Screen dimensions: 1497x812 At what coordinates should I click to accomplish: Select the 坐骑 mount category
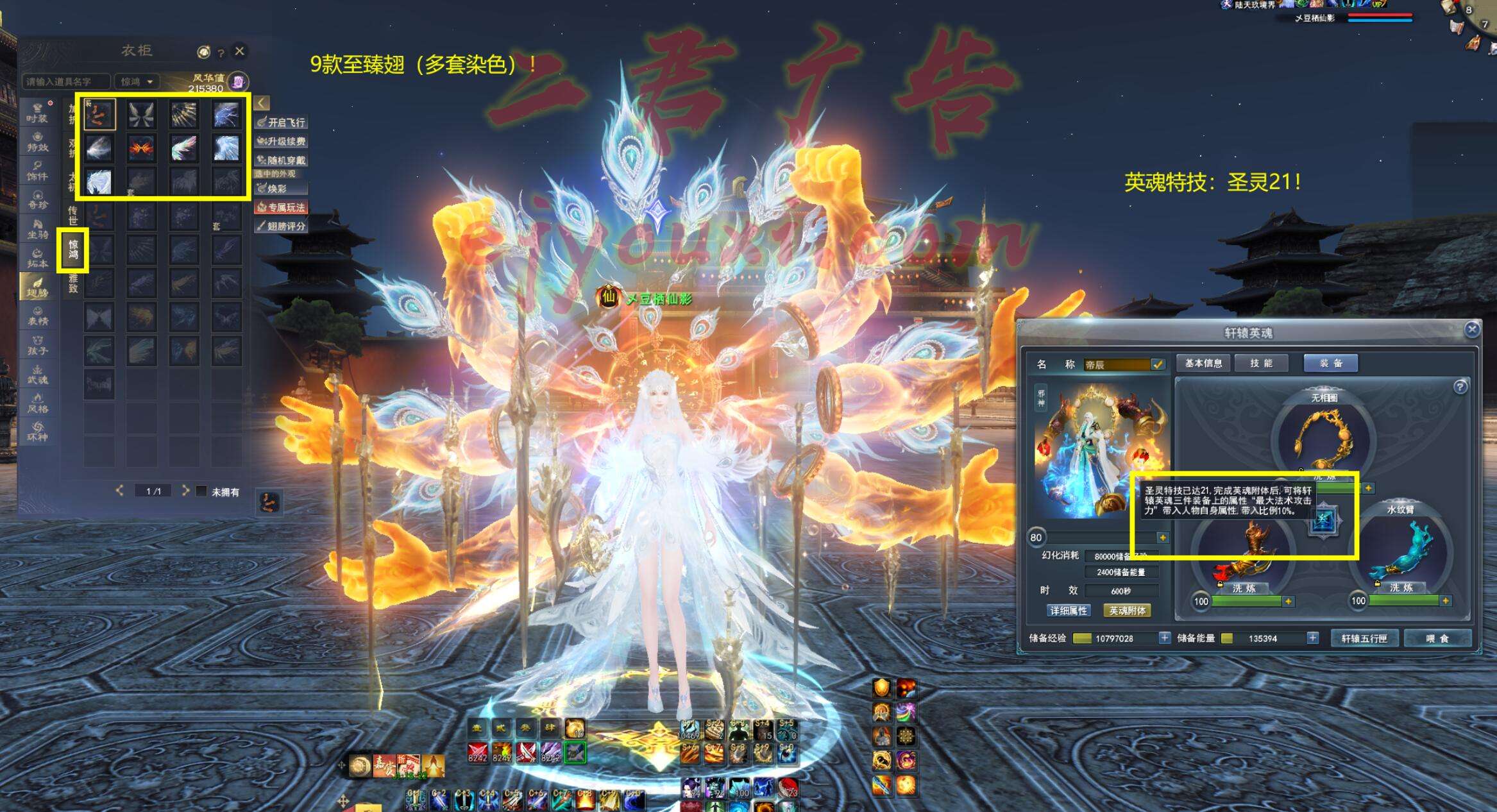click(37, 228)
